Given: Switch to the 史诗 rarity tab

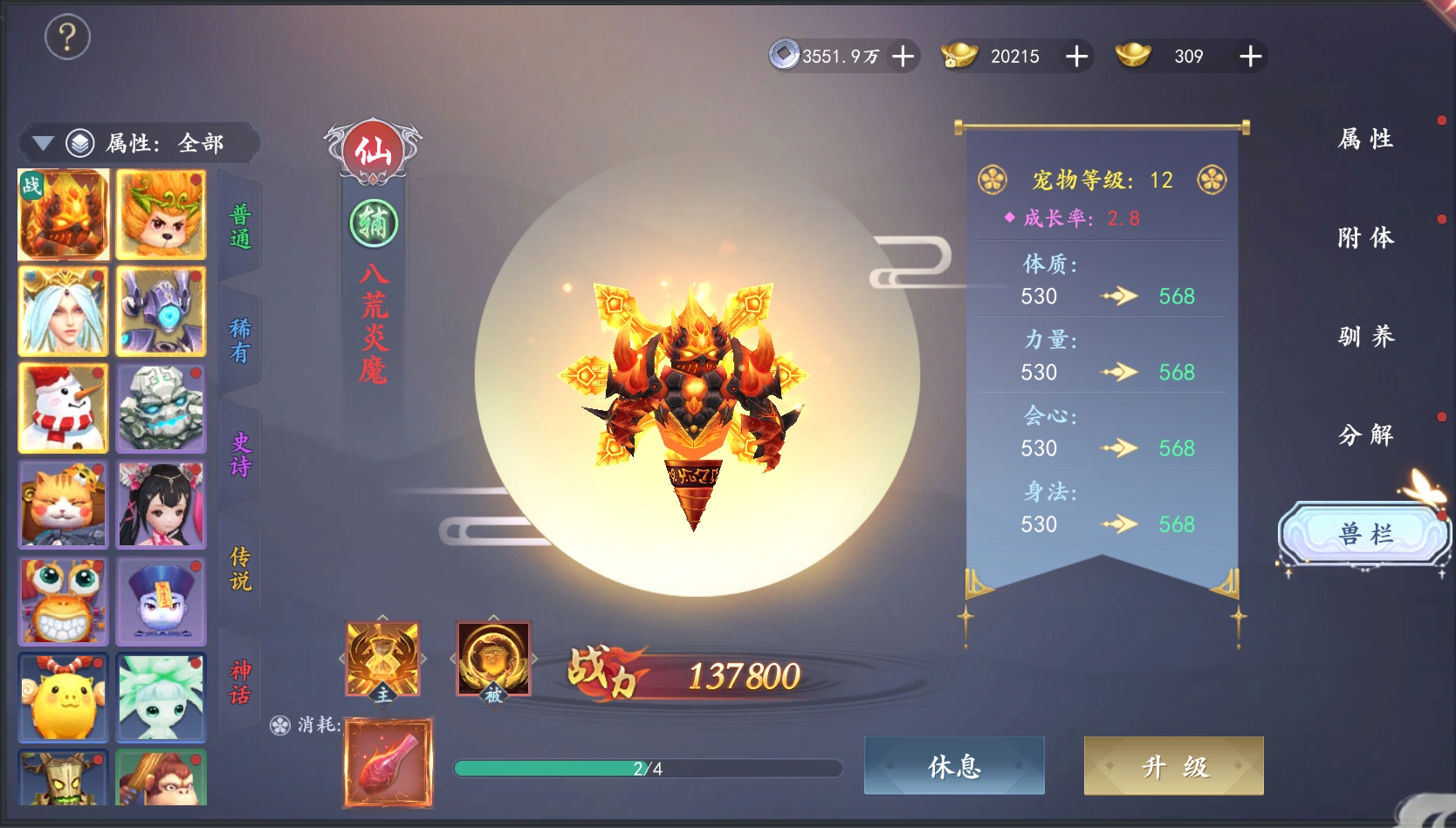Looking at the screenshot, I should tap(241, 454).
